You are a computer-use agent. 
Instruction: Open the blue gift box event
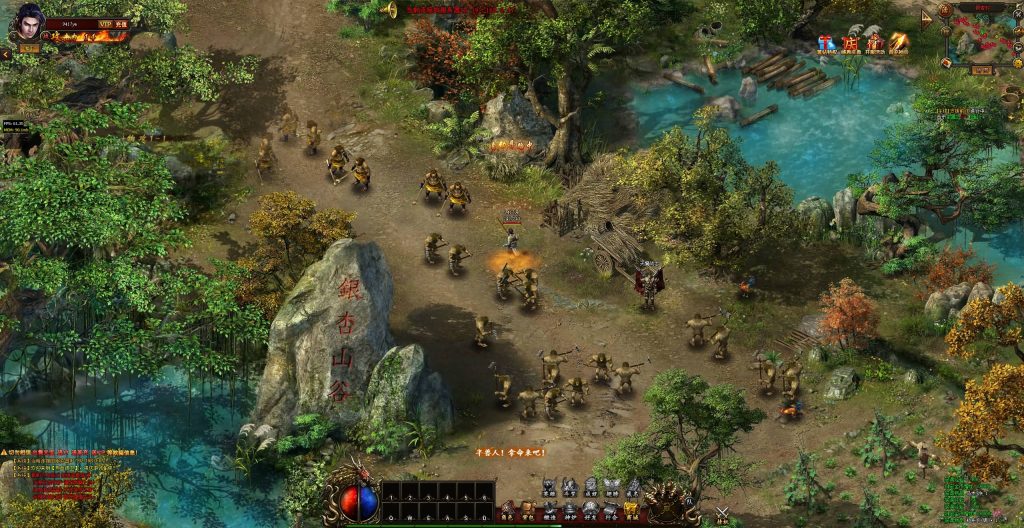coord(826,43)
